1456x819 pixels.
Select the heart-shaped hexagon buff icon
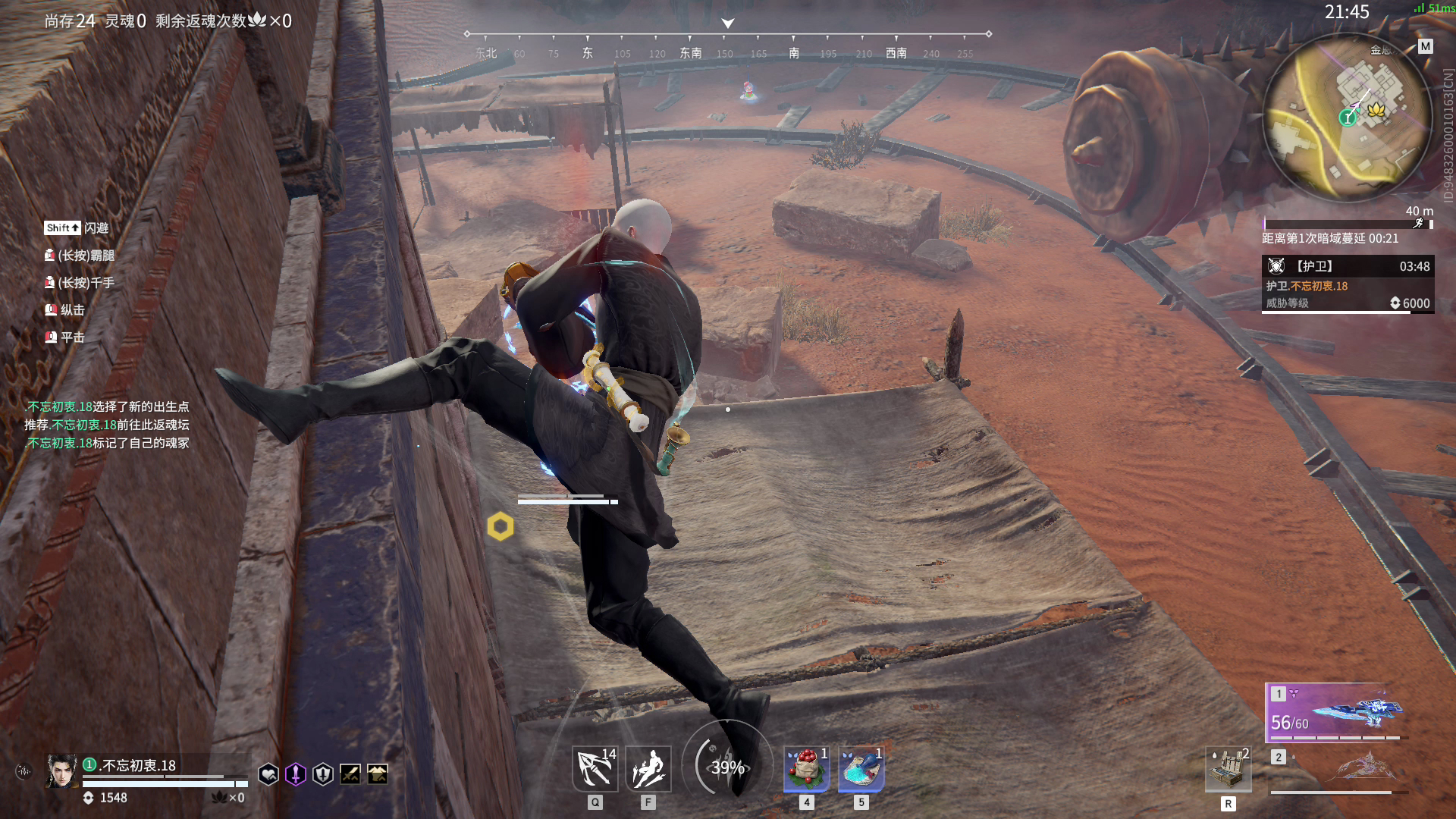(268, 774)
